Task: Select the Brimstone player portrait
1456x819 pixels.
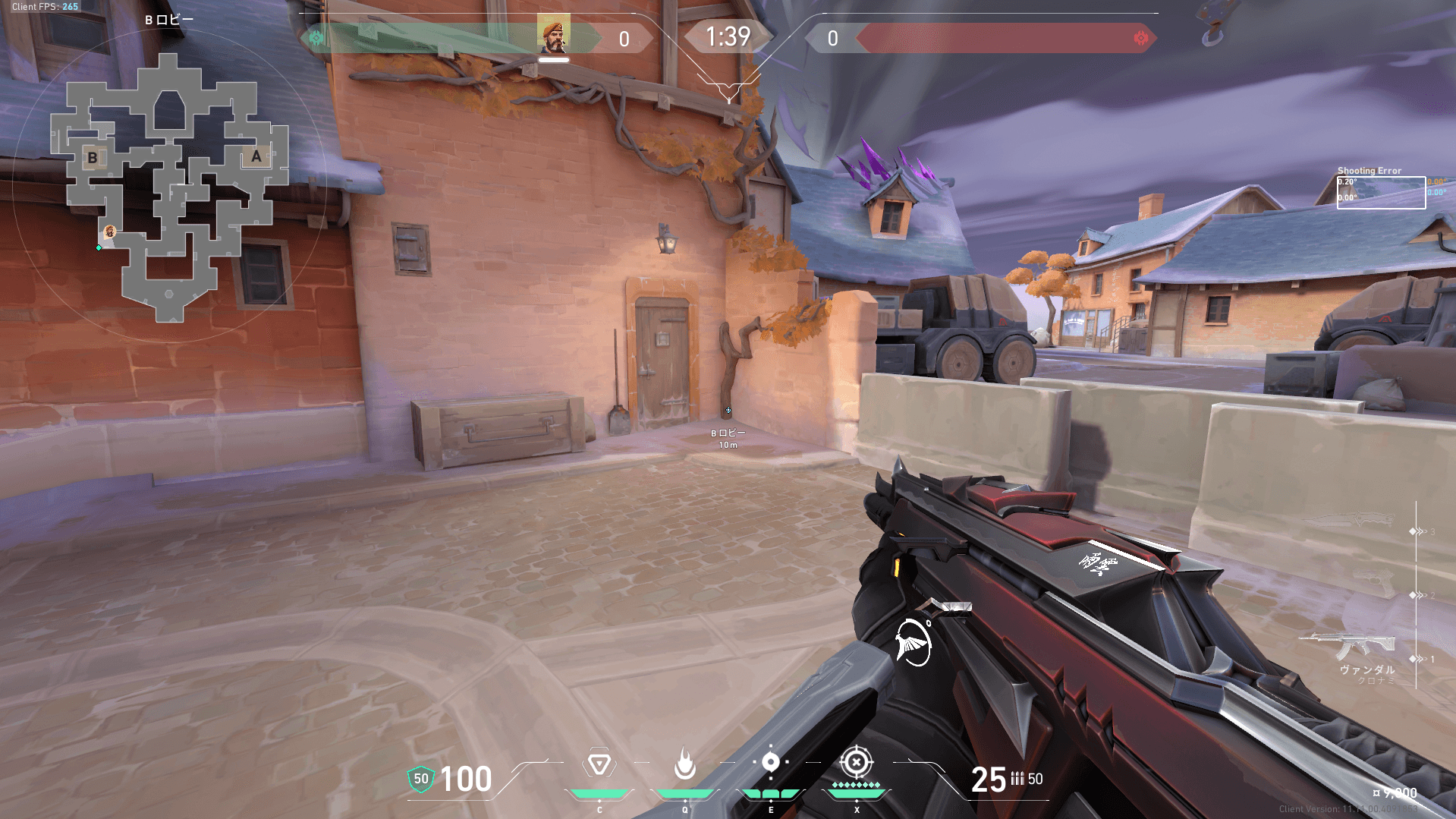Action: (554, 36)
